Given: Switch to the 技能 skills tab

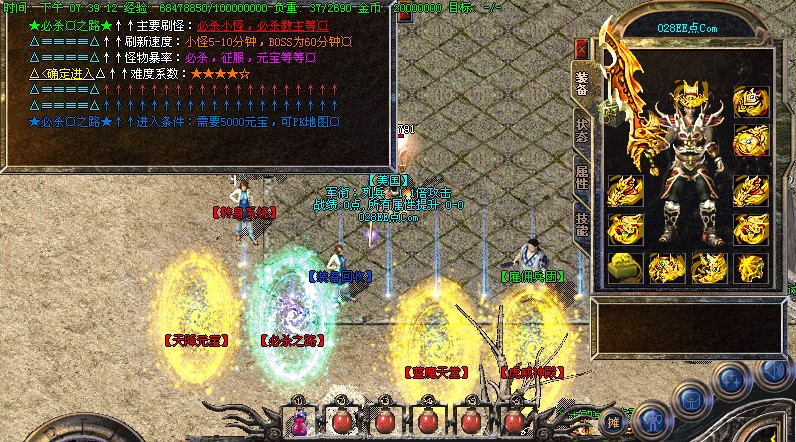Looking at the screenshot, I should (x=582, y=224).
